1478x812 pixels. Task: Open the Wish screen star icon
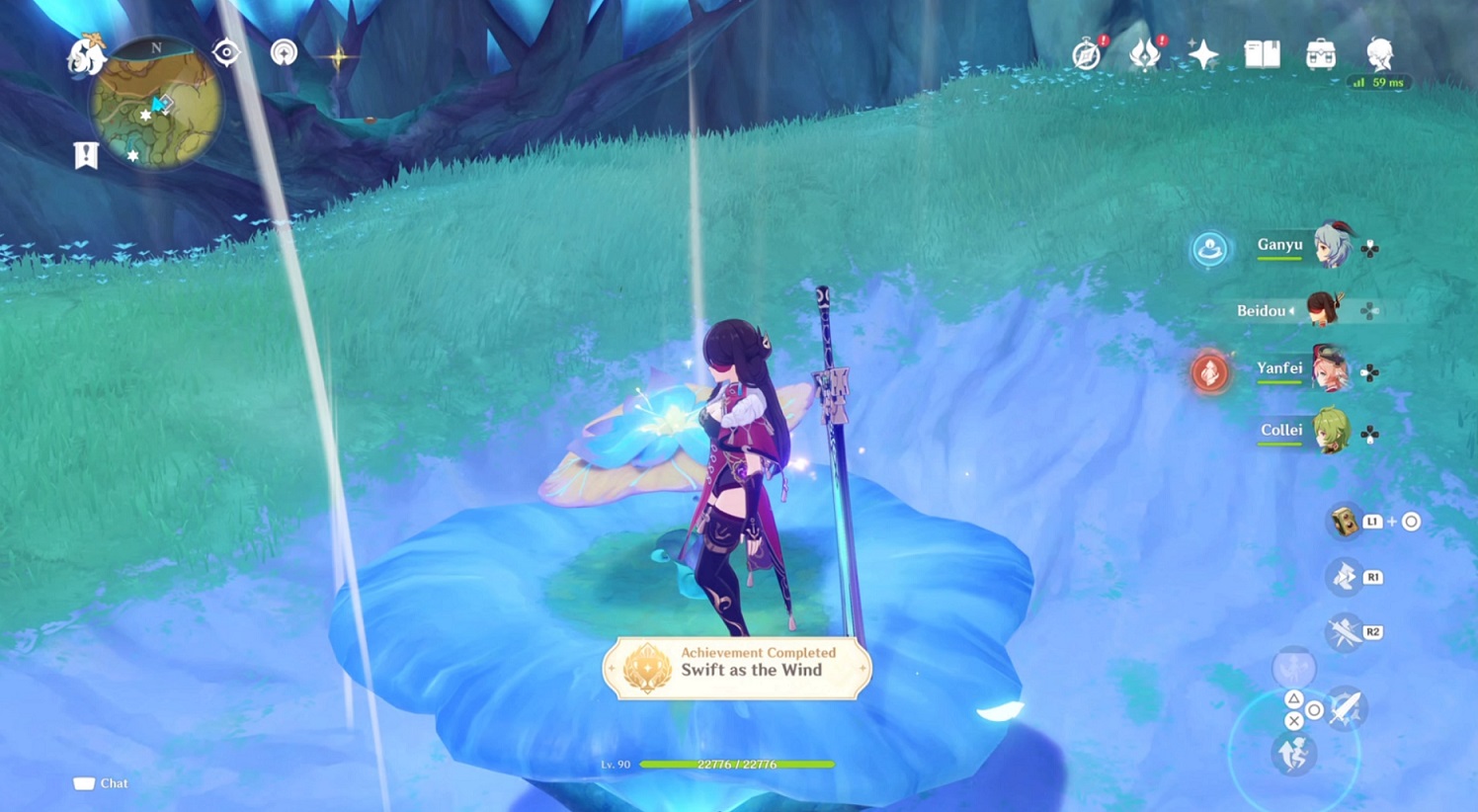click(1203, 54)
